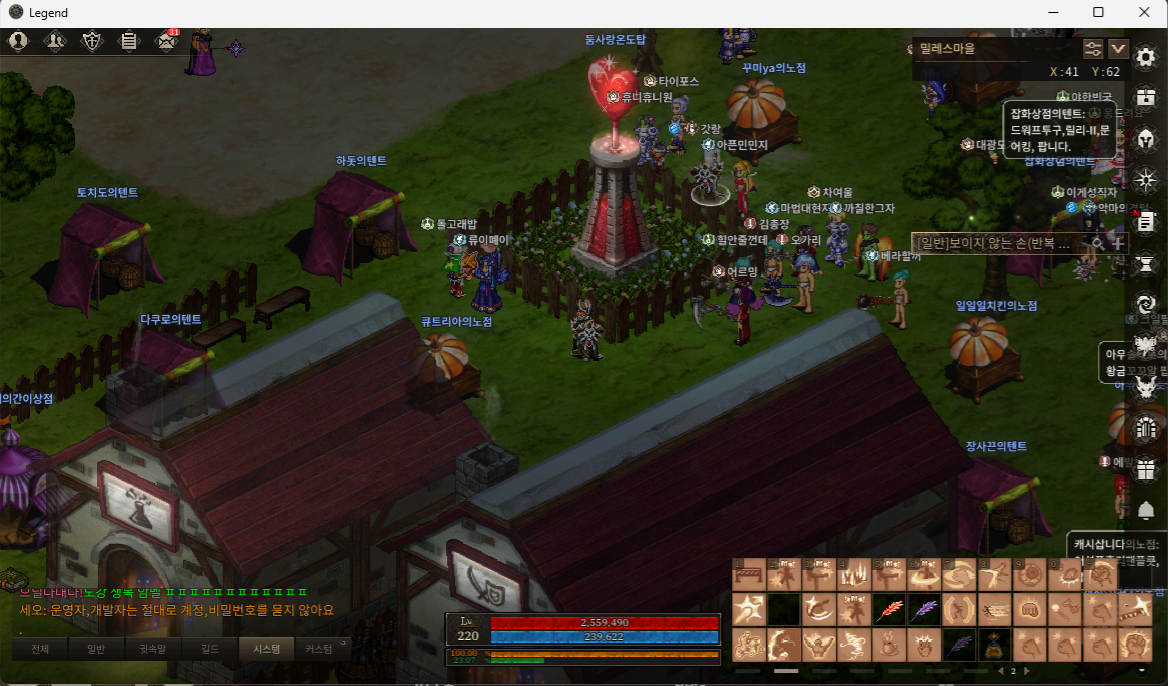The image size is (1168, 686).
Task: Maximize the Legend game window
Action: pyautogui.click(x=1098, y=12)
